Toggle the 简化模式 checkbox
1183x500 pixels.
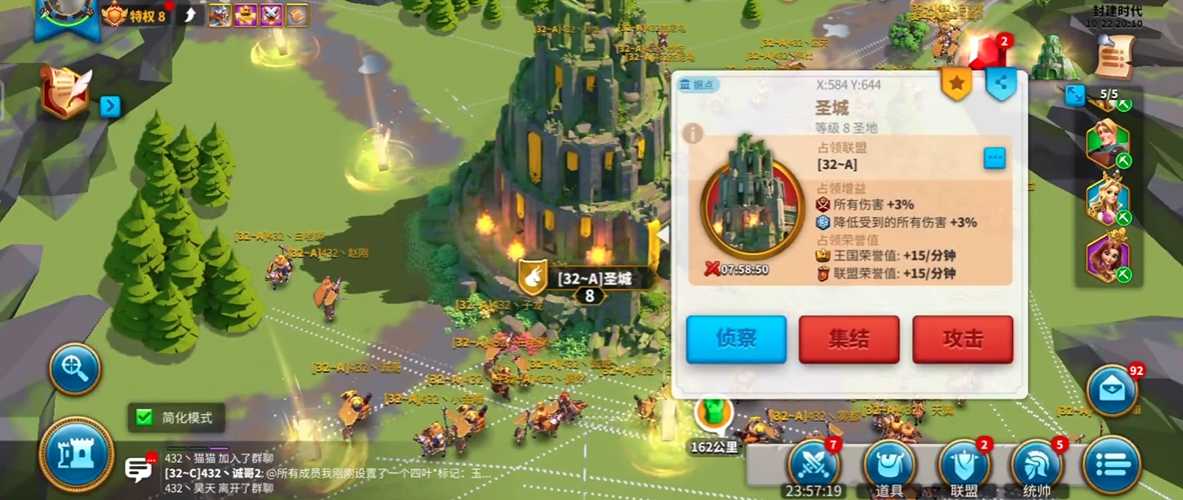point(145,417)
